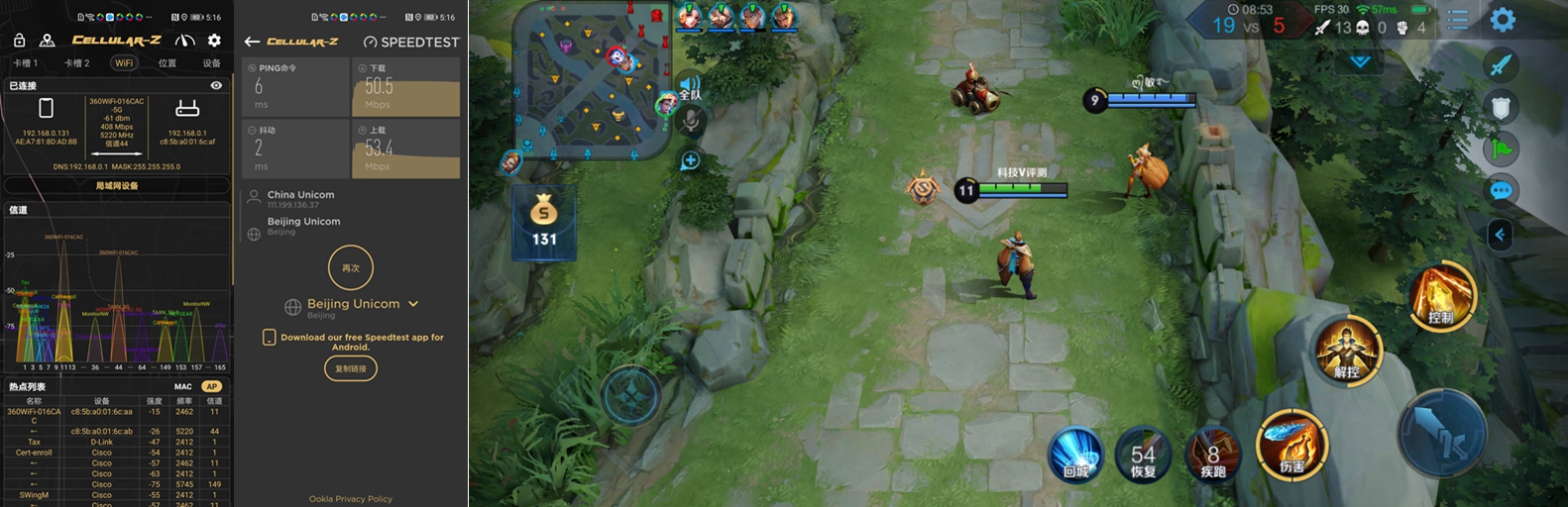Screen dimensions: 1568x507
Task: Use the 回城 recall button
Action: click(1076, 456)
